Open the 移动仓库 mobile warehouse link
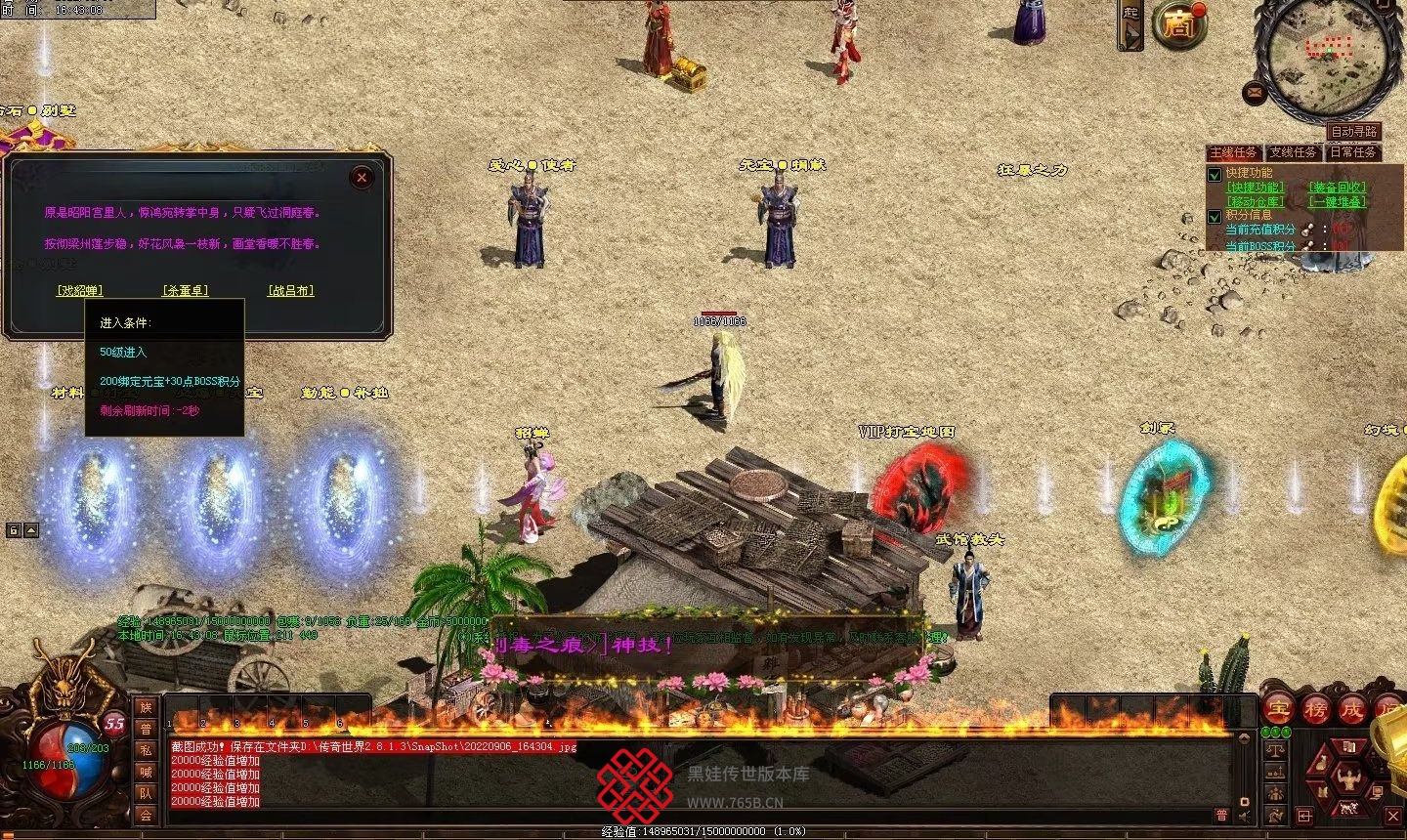Image resolution: width=1407 pixels, height=840 pixels. (1256, 202)
